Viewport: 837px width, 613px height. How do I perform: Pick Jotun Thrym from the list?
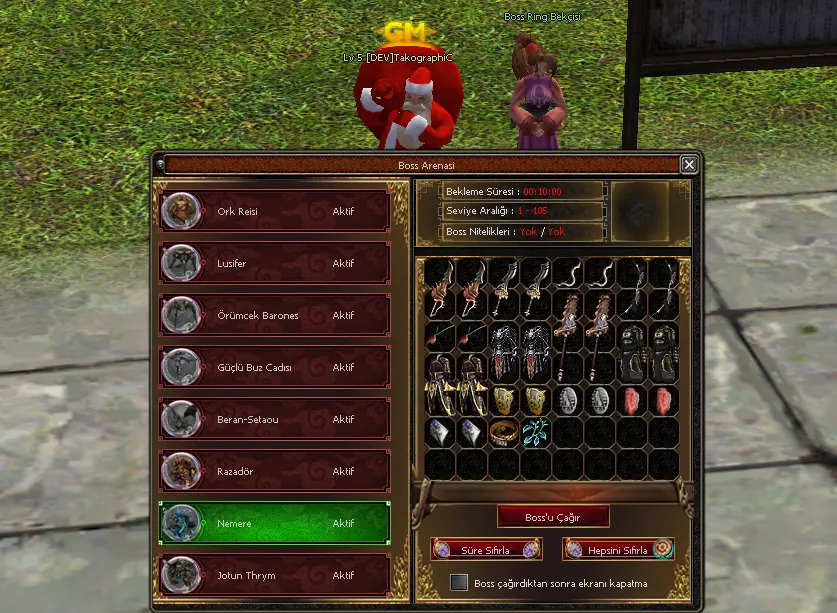click(274, 575)
